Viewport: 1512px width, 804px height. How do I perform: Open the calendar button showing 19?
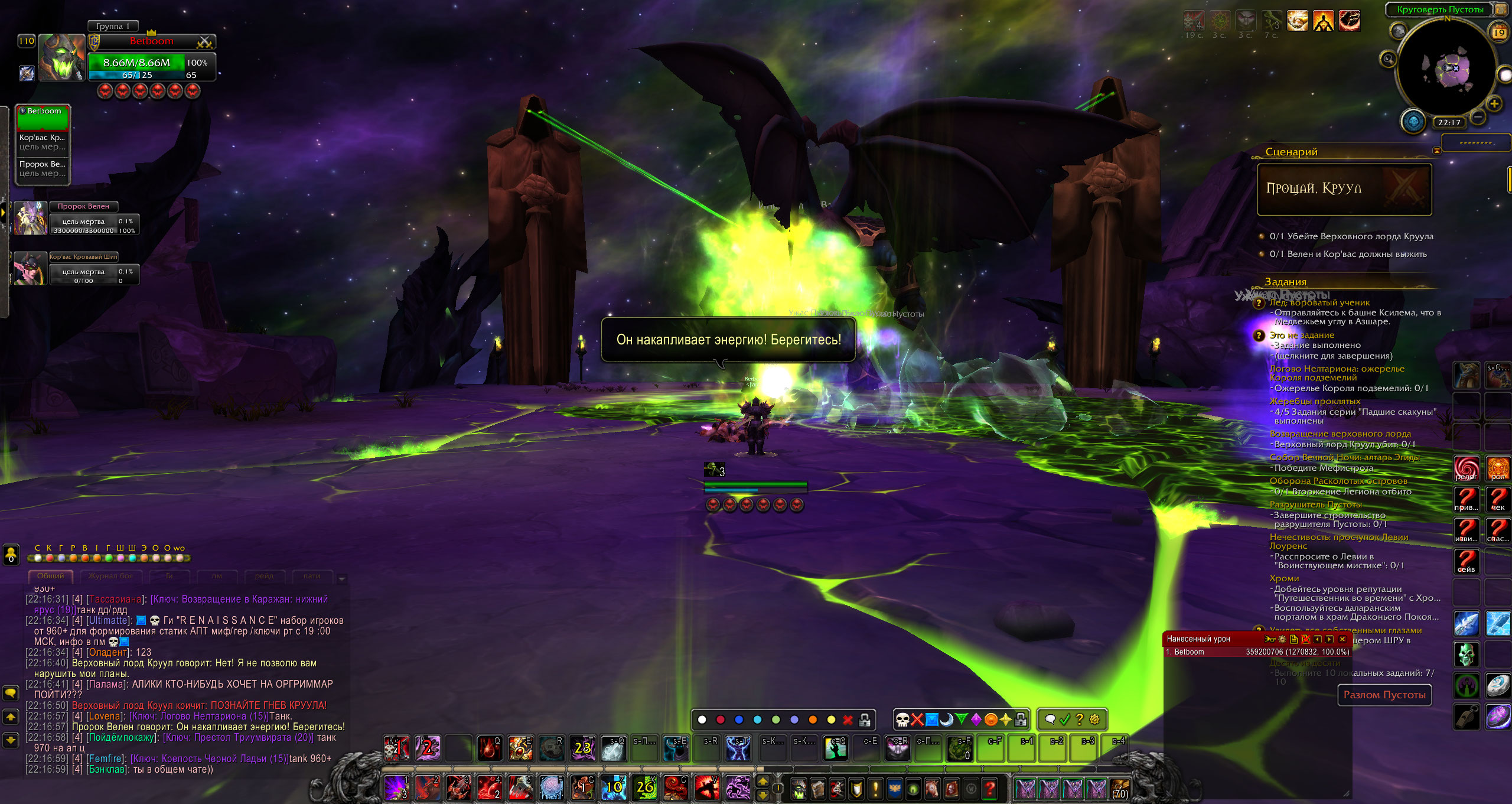click(1498, 33)
